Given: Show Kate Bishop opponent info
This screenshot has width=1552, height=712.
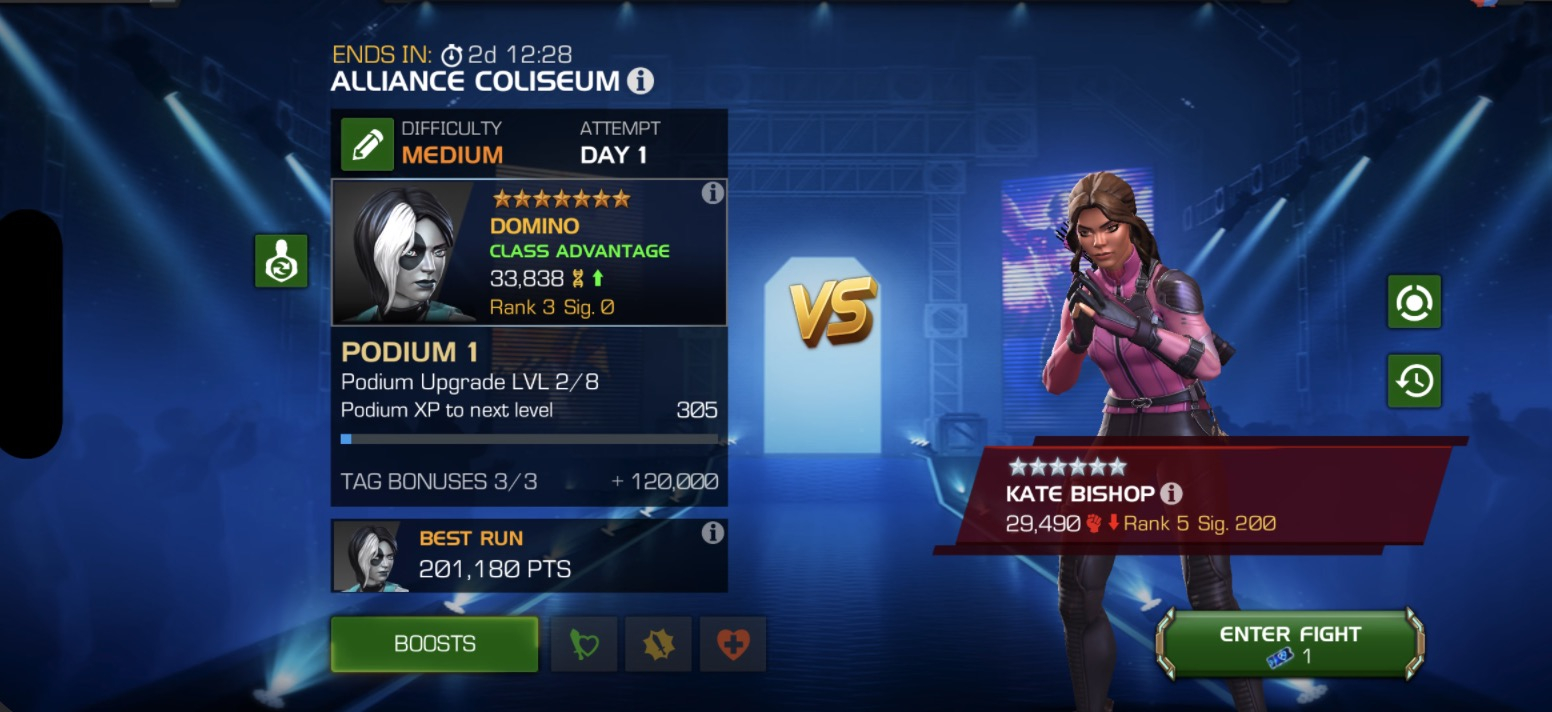Looking at the screenshot, I should pyautogui.click(x=1171, y=493).
